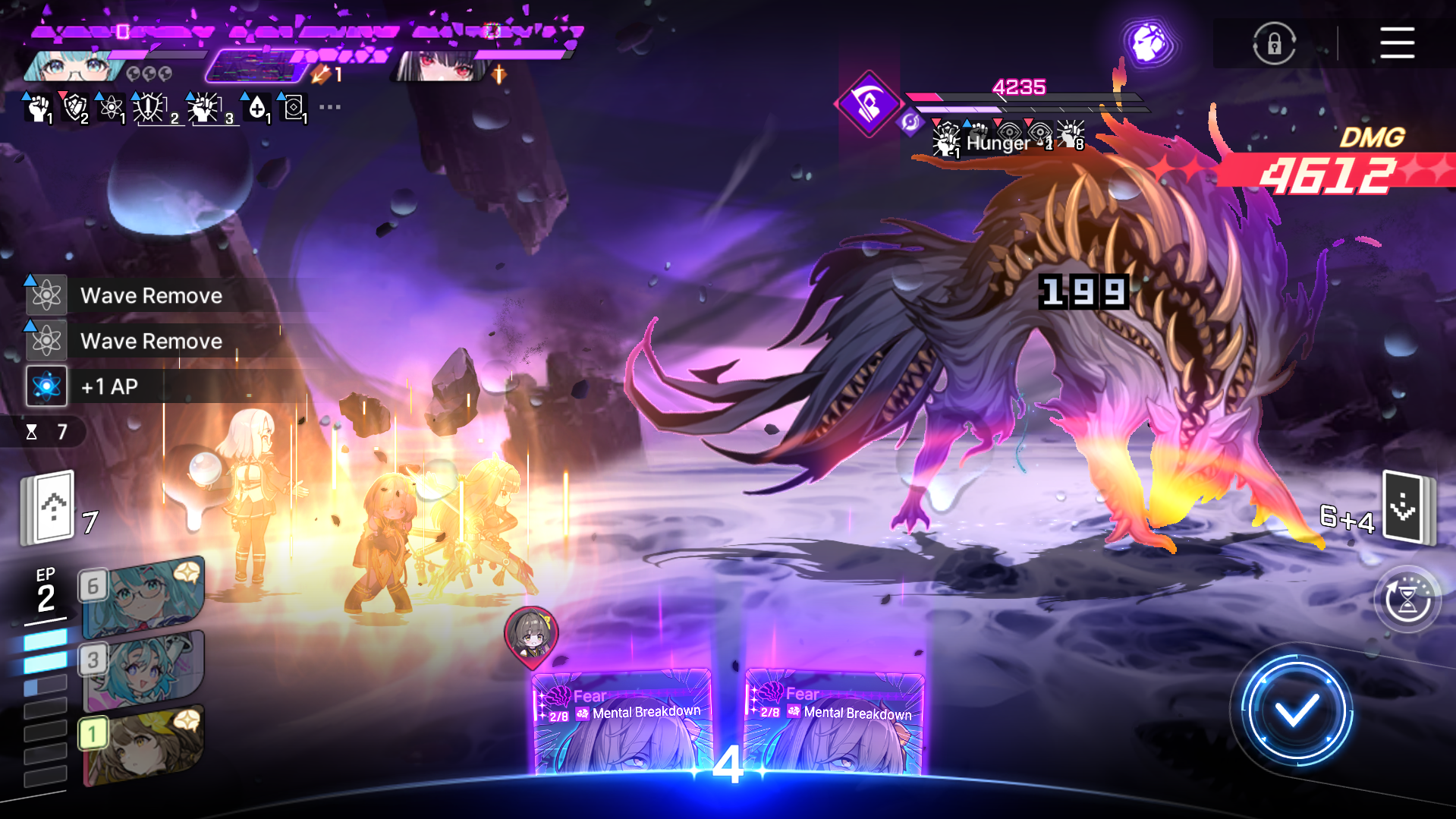Toggle the circular lock icon
The height and width of the screenshot is (819, 1456).
pos(1274,44)
